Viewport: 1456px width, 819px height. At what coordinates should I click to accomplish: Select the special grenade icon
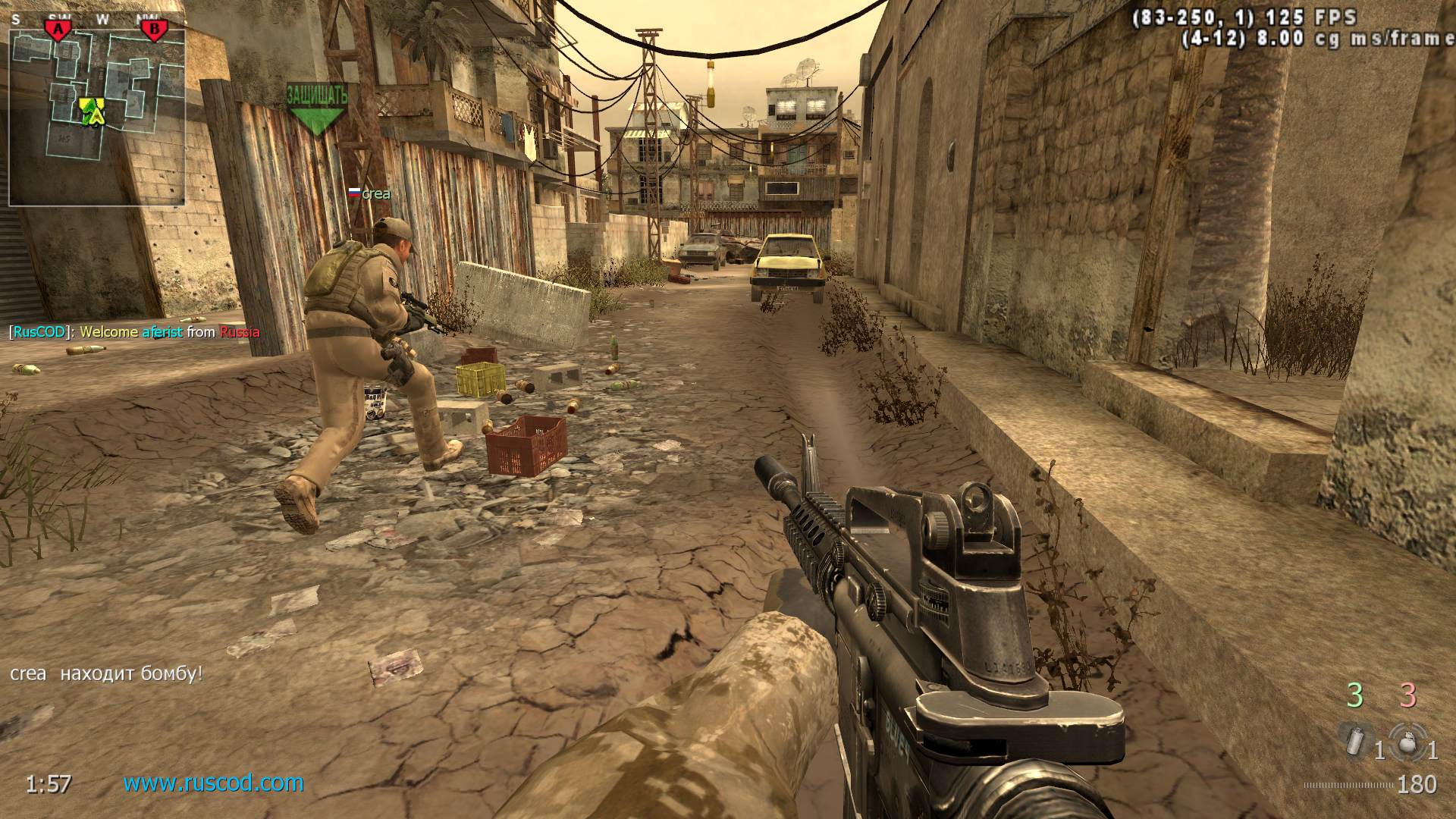tap(1354, 739)
